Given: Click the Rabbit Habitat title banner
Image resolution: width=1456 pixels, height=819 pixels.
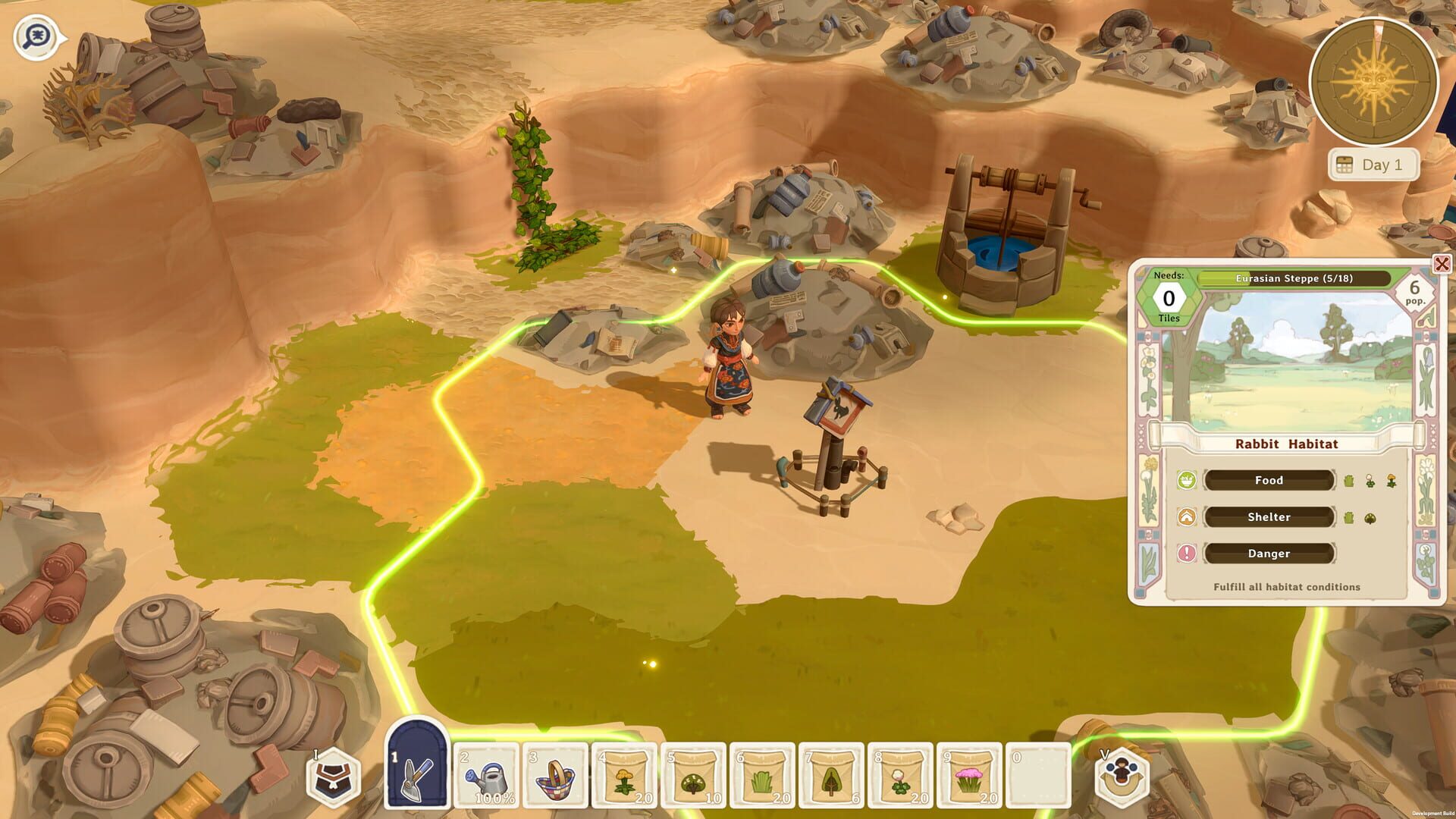Looking at the screenshot, I should pos(1288,444).
